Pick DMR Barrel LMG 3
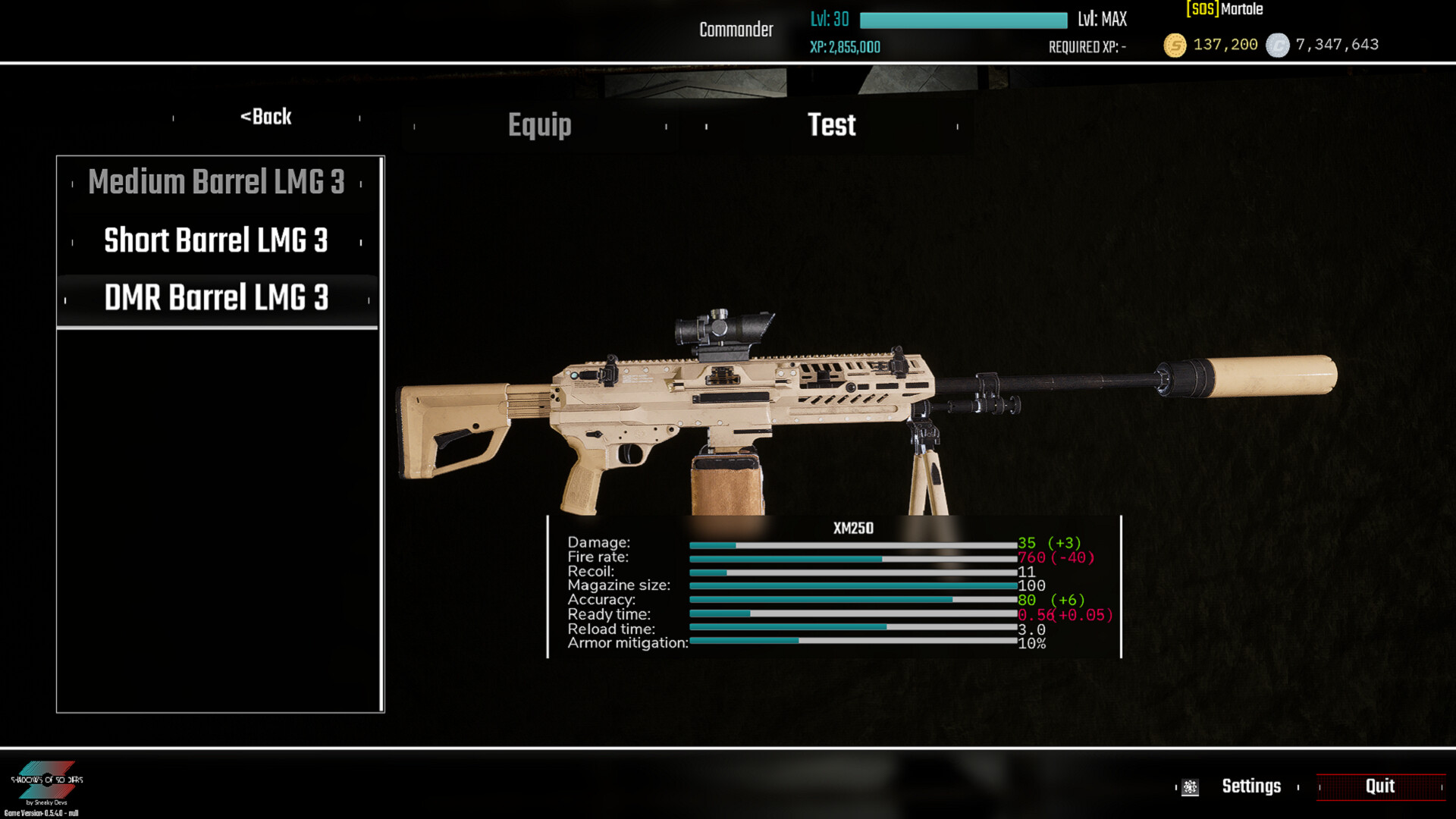 click(216, 298)
